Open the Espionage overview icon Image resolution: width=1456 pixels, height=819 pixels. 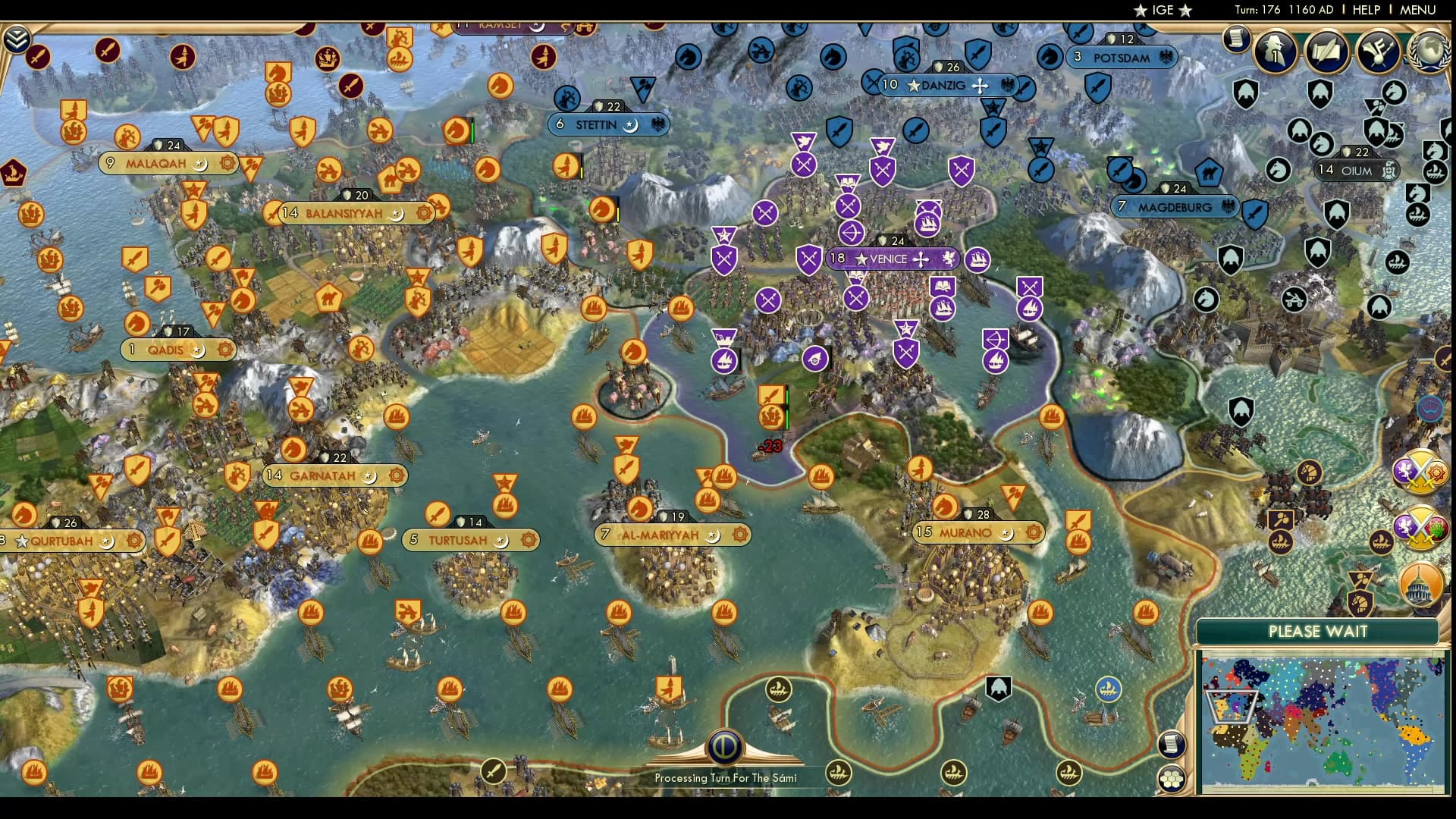coord(1276,52)
